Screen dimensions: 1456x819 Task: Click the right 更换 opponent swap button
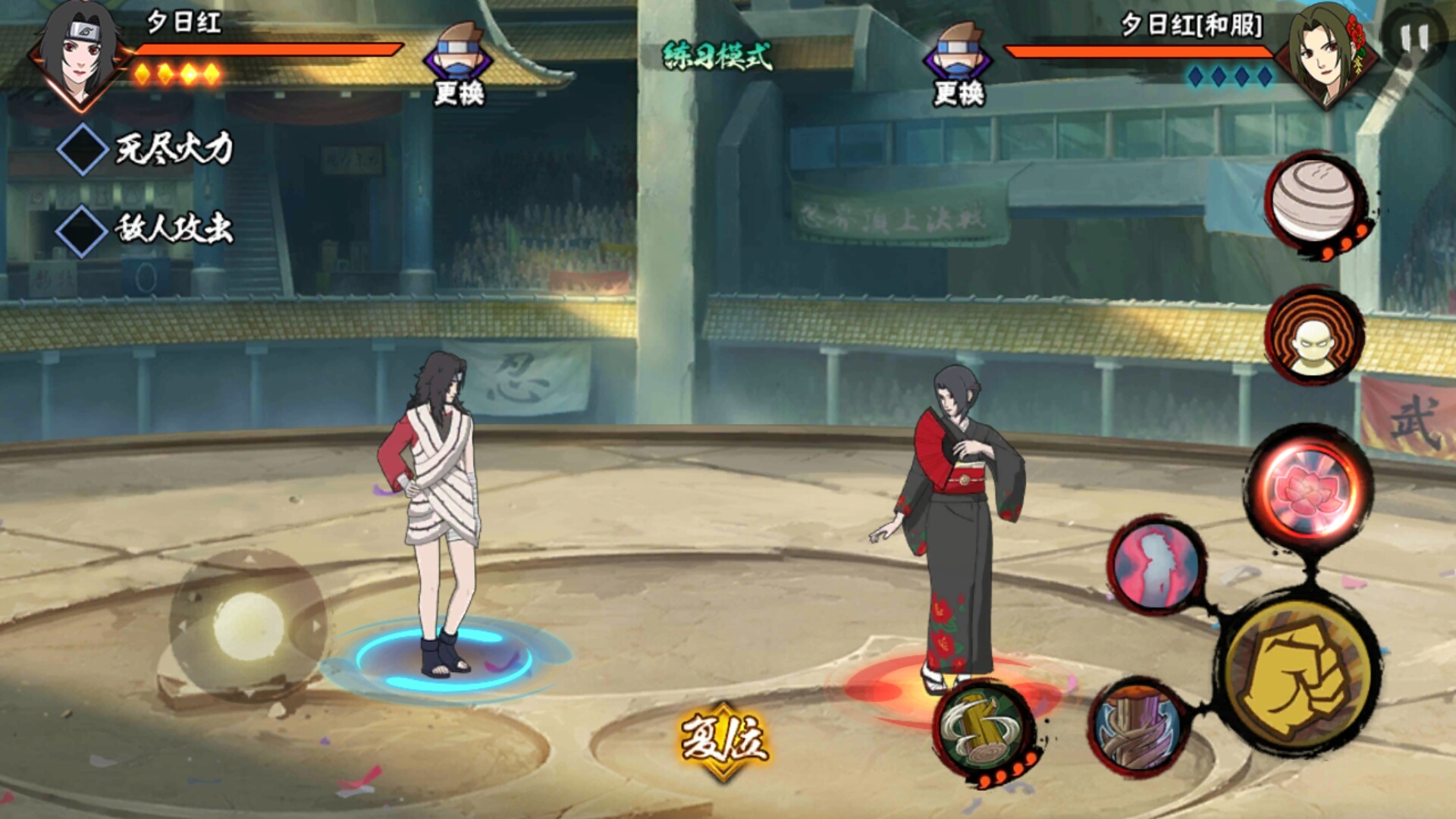[959, 64]
